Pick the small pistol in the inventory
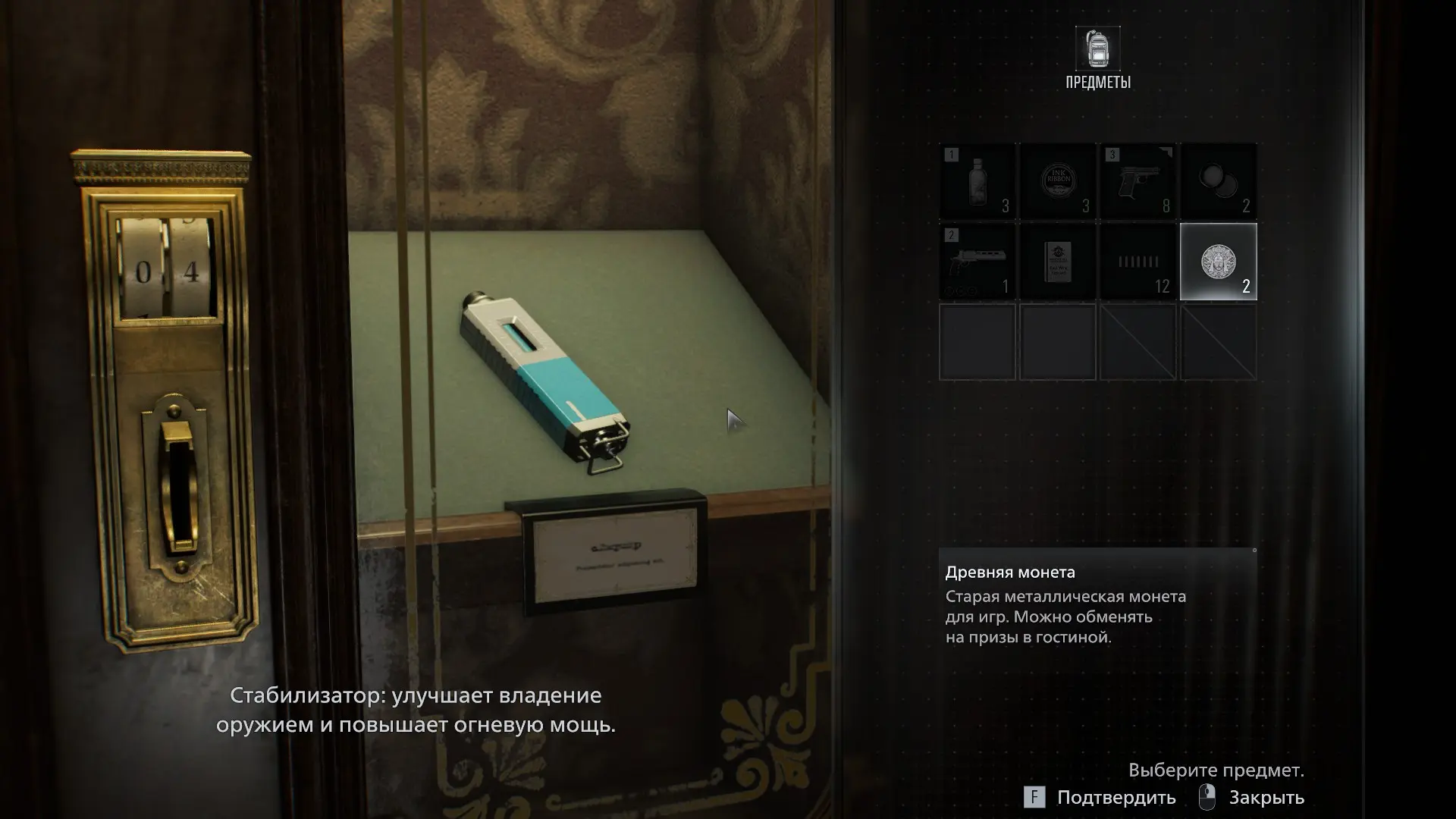Image resolution: width=1456 pixels, height=819 pixels. coord(1137,182)
